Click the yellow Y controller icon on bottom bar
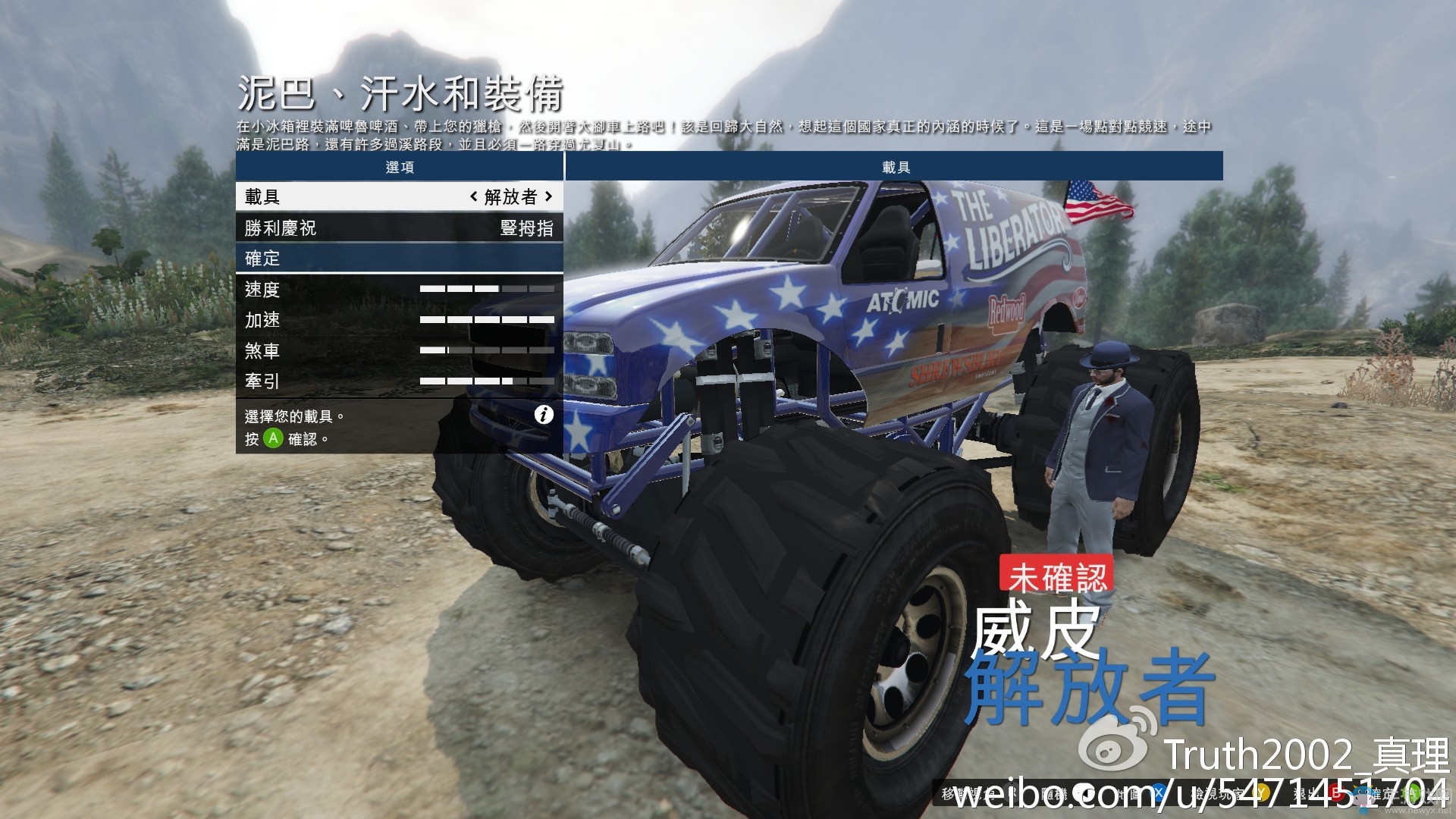 [x=1259, y=791]
